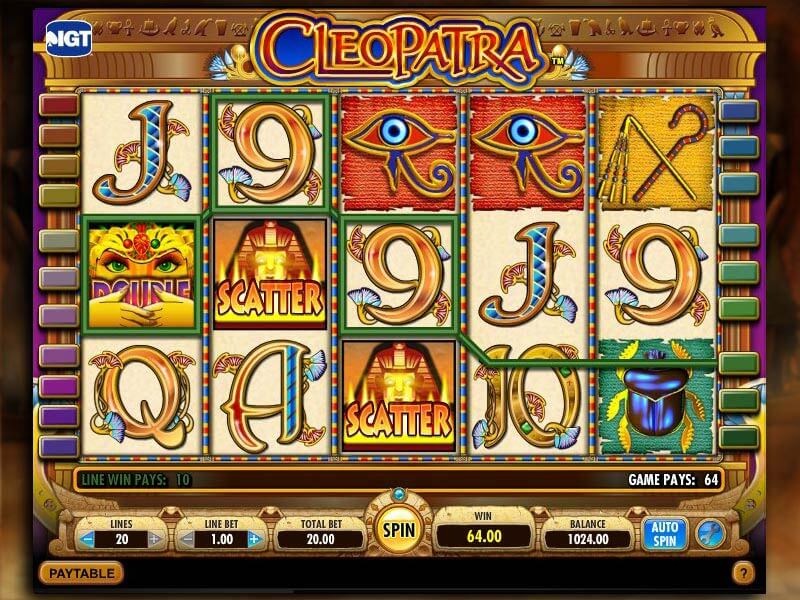Image resolution: width=800 pixels, height=600 pixels.
Task: Click the blue wrench settings icon
Action: point(710,531)
